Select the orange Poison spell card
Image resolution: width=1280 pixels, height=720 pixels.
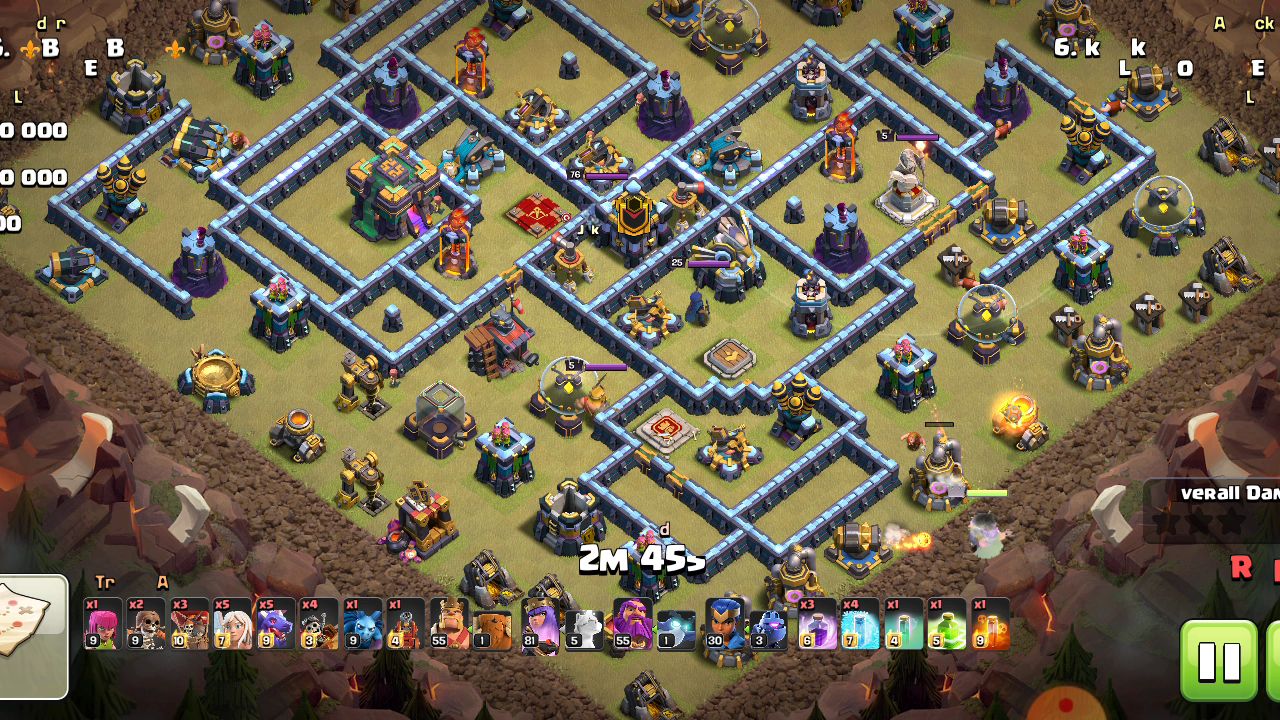click(990, 624)
